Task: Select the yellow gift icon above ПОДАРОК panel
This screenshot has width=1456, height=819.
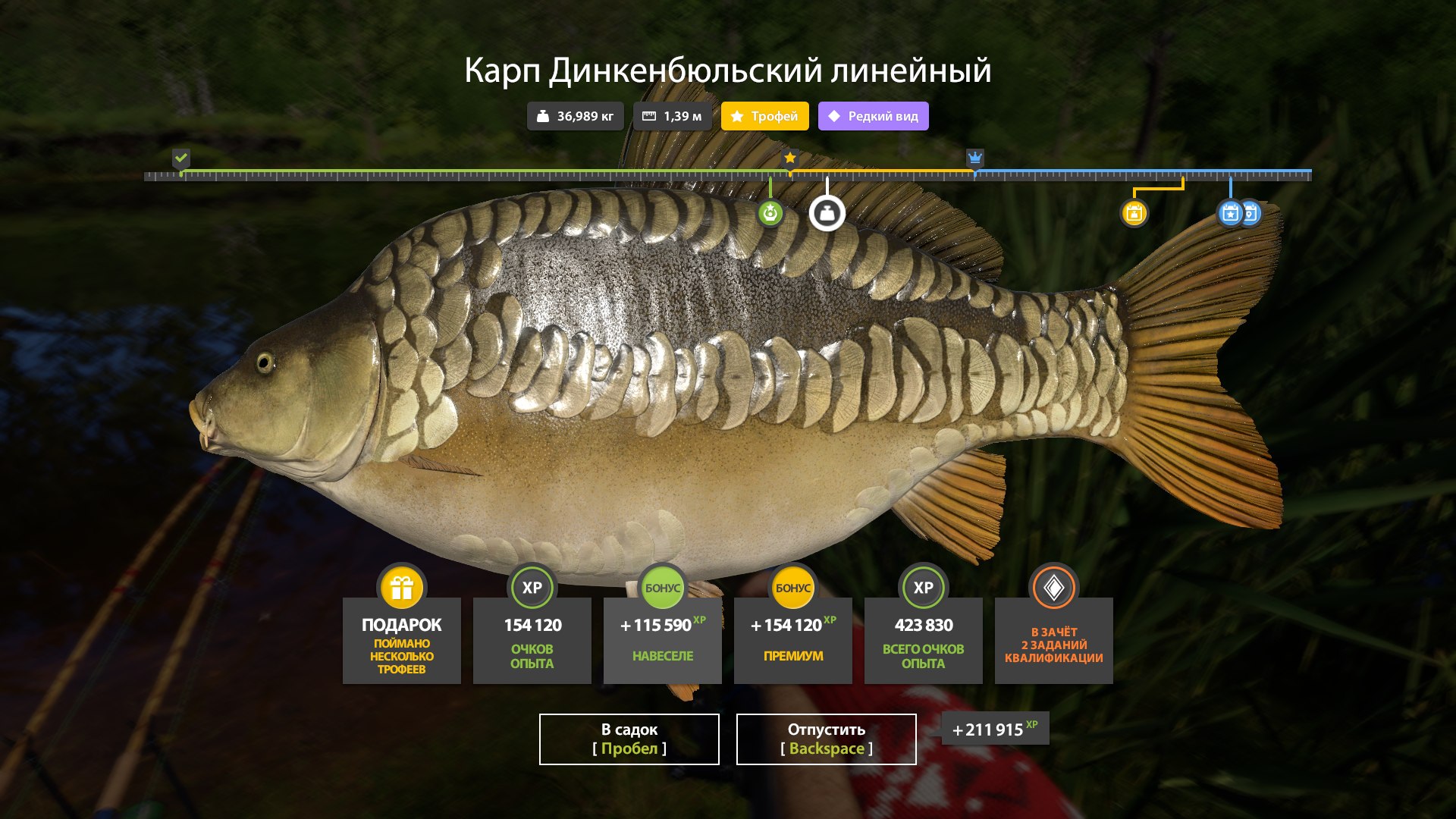Action: 401,587
